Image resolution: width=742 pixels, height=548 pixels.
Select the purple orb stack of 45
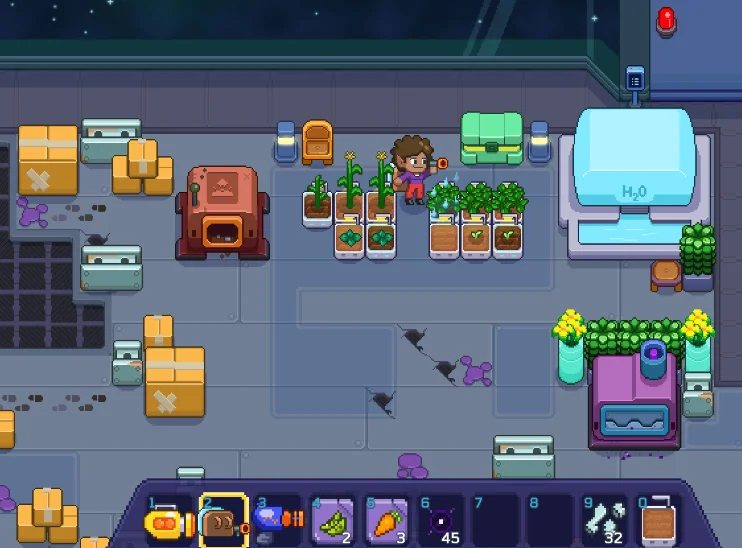point(440,522)
